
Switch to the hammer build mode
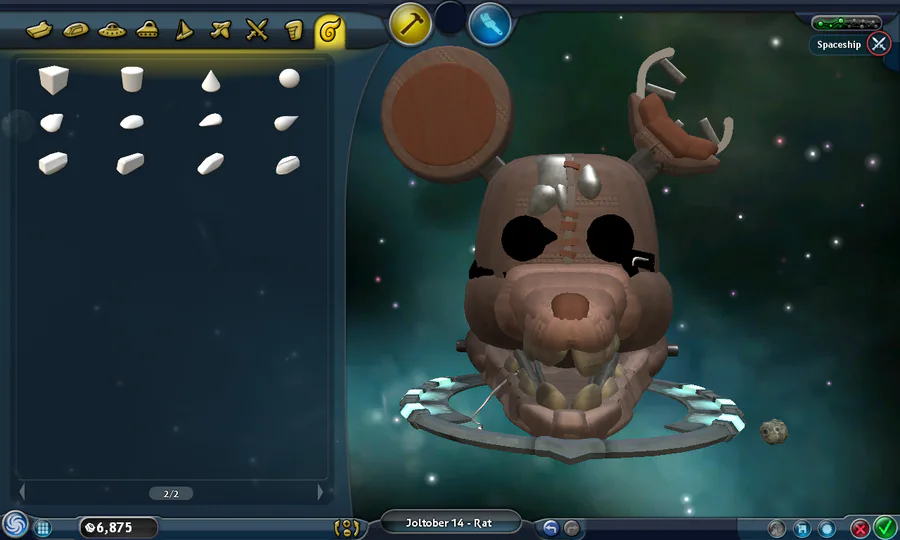click(x=410, y=23)
